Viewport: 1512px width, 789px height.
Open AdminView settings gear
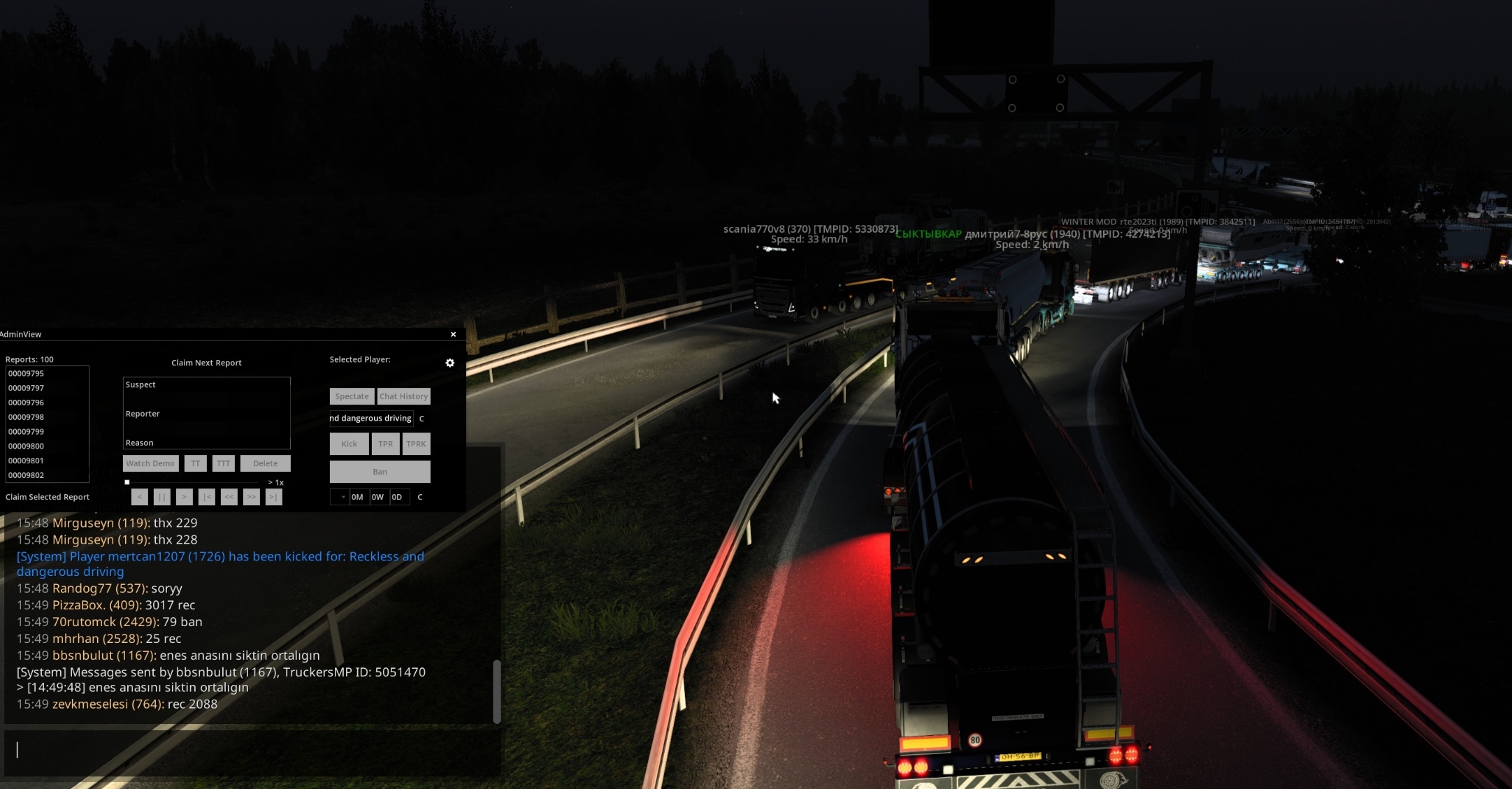pyautogui.click(x=450, y=363)
